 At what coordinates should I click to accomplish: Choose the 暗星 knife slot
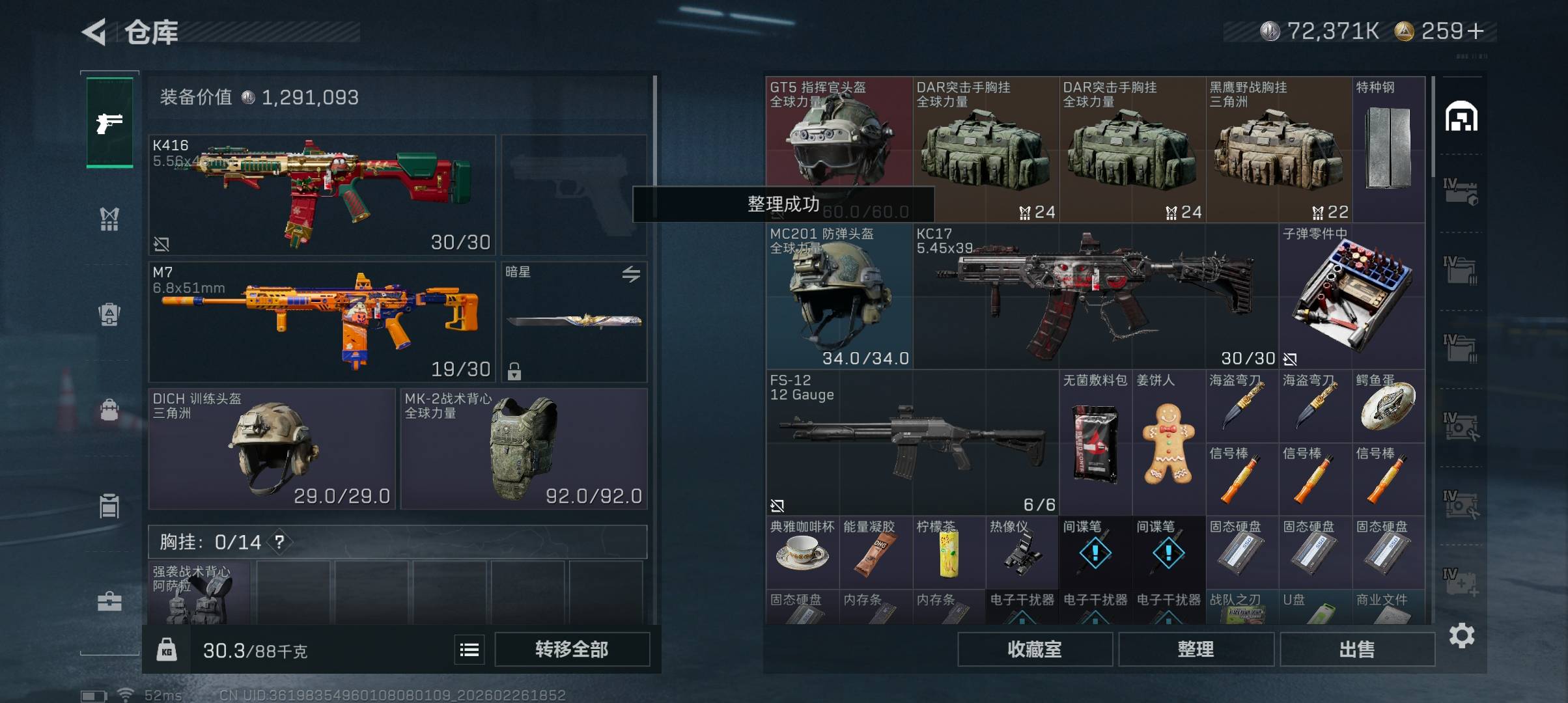[574, 322]
